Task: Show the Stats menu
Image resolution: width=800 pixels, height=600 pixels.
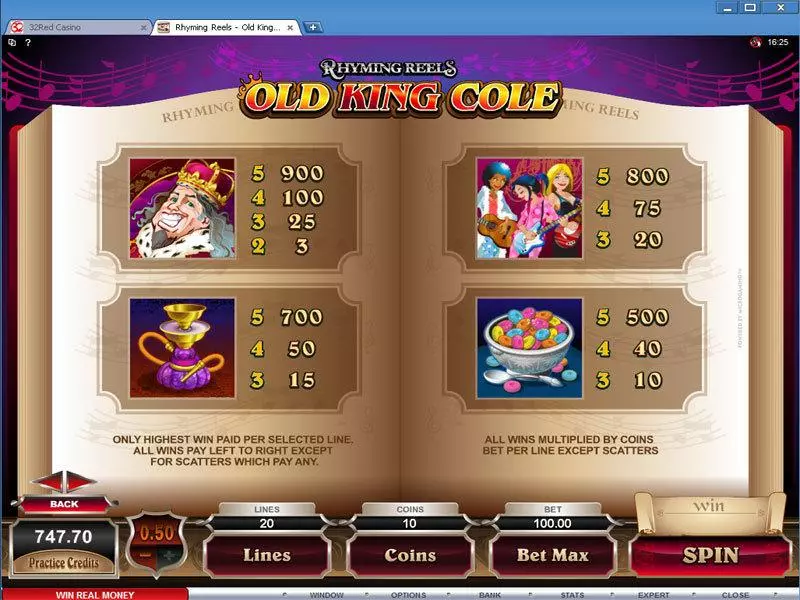Action: (x=572, y=594)
